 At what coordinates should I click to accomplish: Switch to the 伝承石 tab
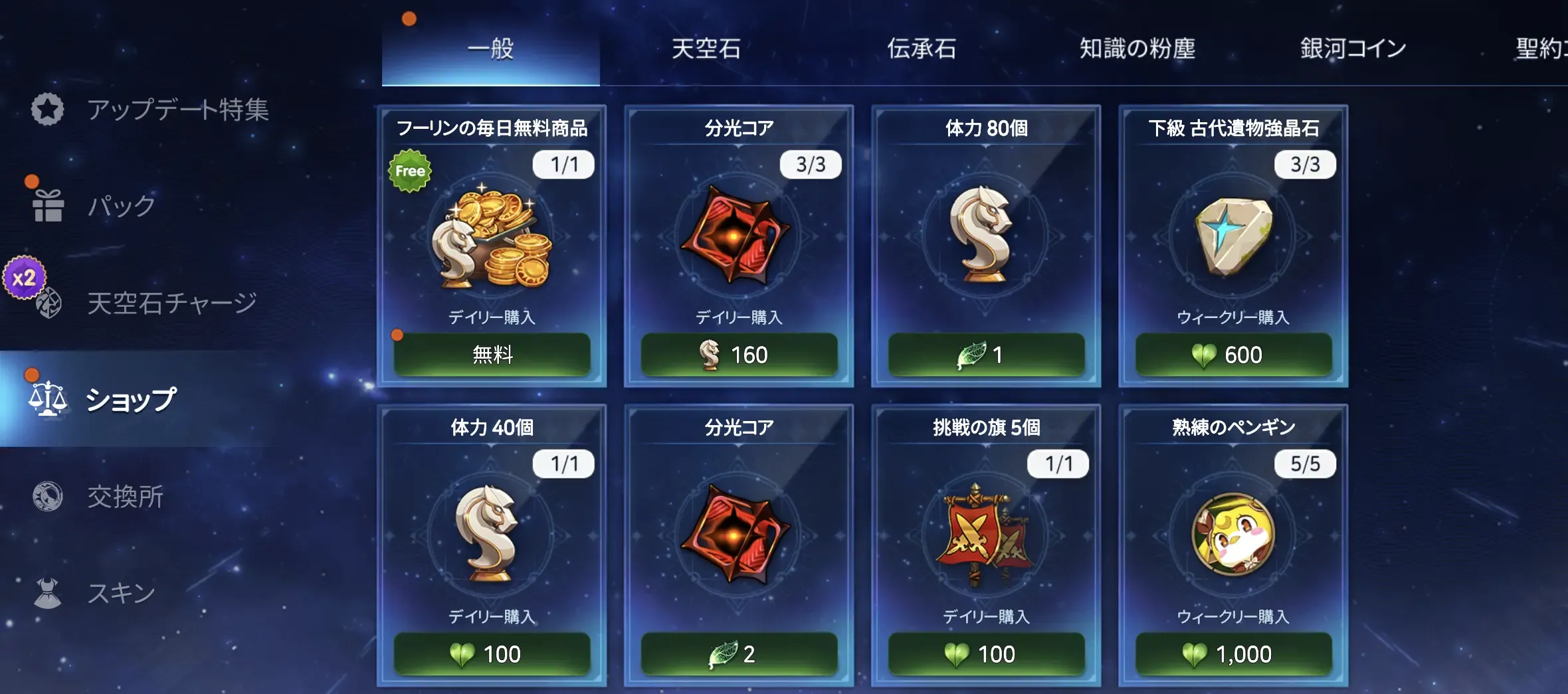(921, 49)
